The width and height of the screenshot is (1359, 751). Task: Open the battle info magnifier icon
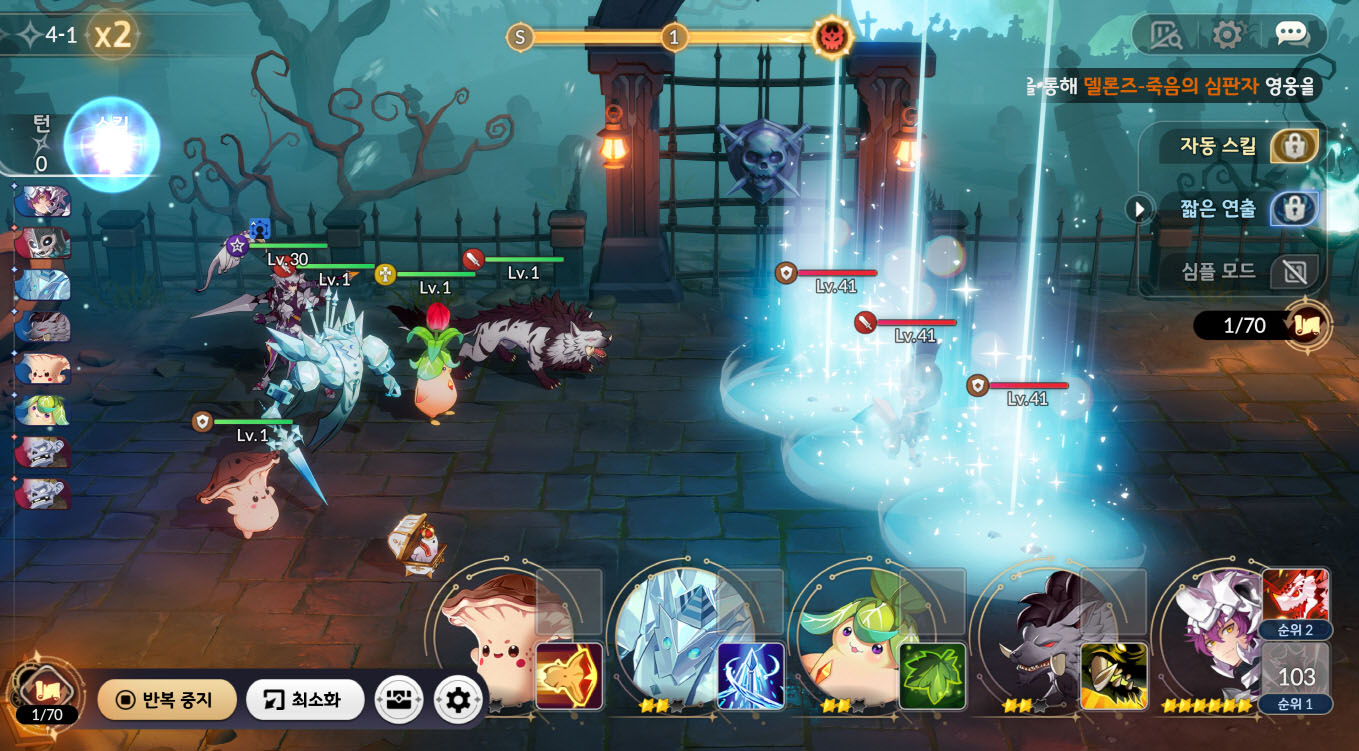[x=1165, y=35]
